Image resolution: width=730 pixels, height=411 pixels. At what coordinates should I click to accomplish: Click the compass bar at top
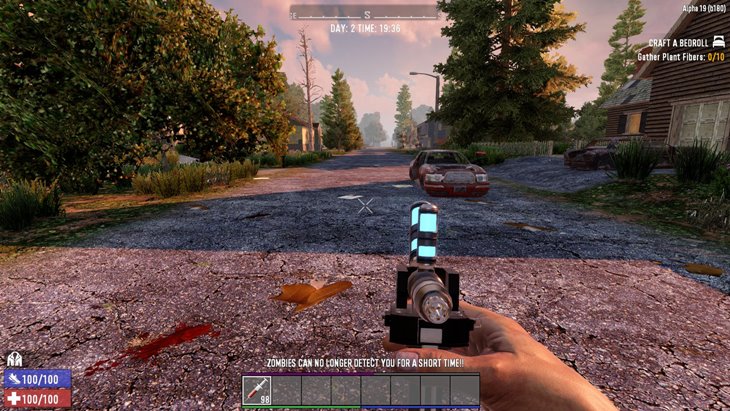(x=365, y=14)
